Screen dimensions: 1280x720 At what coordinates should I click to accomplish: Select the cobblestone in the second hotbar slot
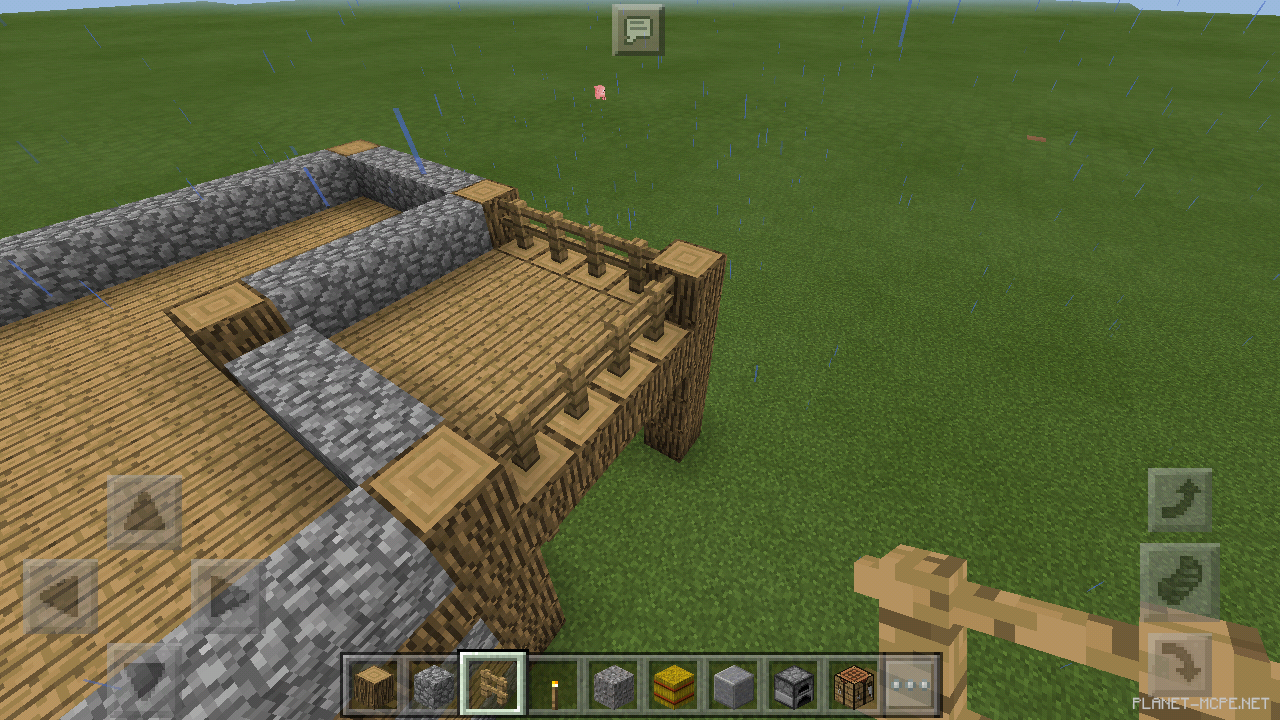tap(432, 683)
